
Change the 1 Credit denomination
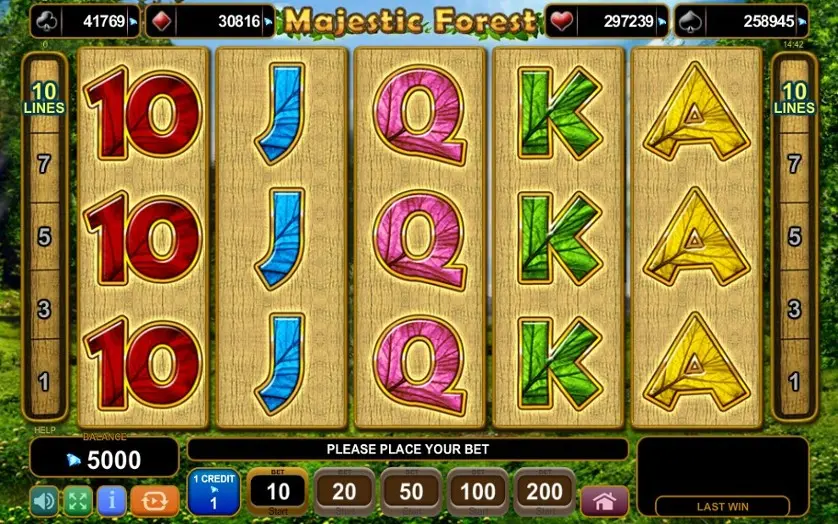[x=213, y=491]
